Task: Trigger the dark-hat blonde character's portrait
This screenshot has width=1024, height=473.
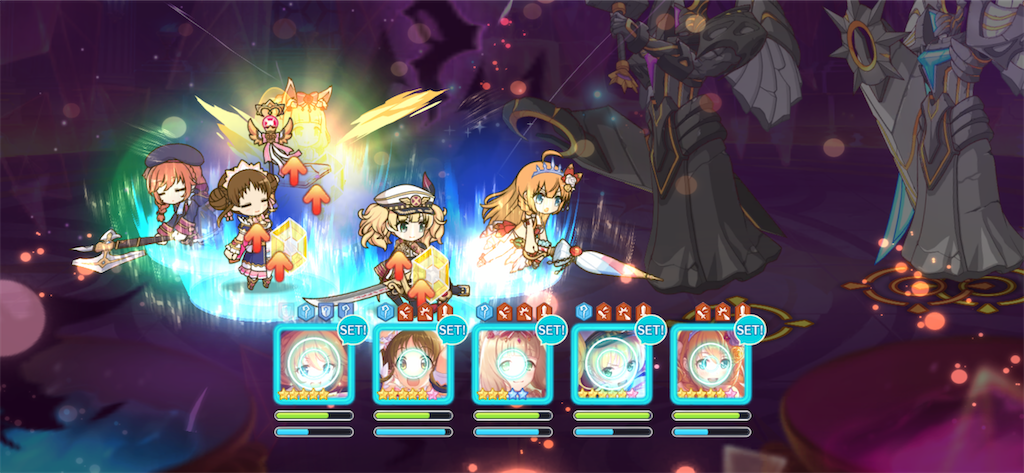Action: (x=609, y=364)
